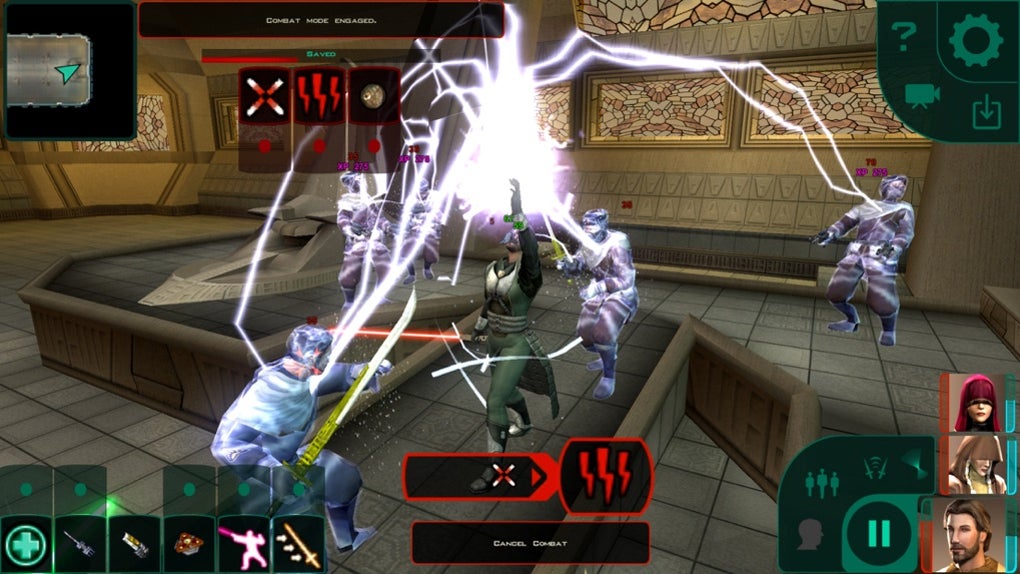Viewport: 1020px width, 574px height.
Task: Clear the queued crossed sabers attack
Action: (x=503, y=477)
